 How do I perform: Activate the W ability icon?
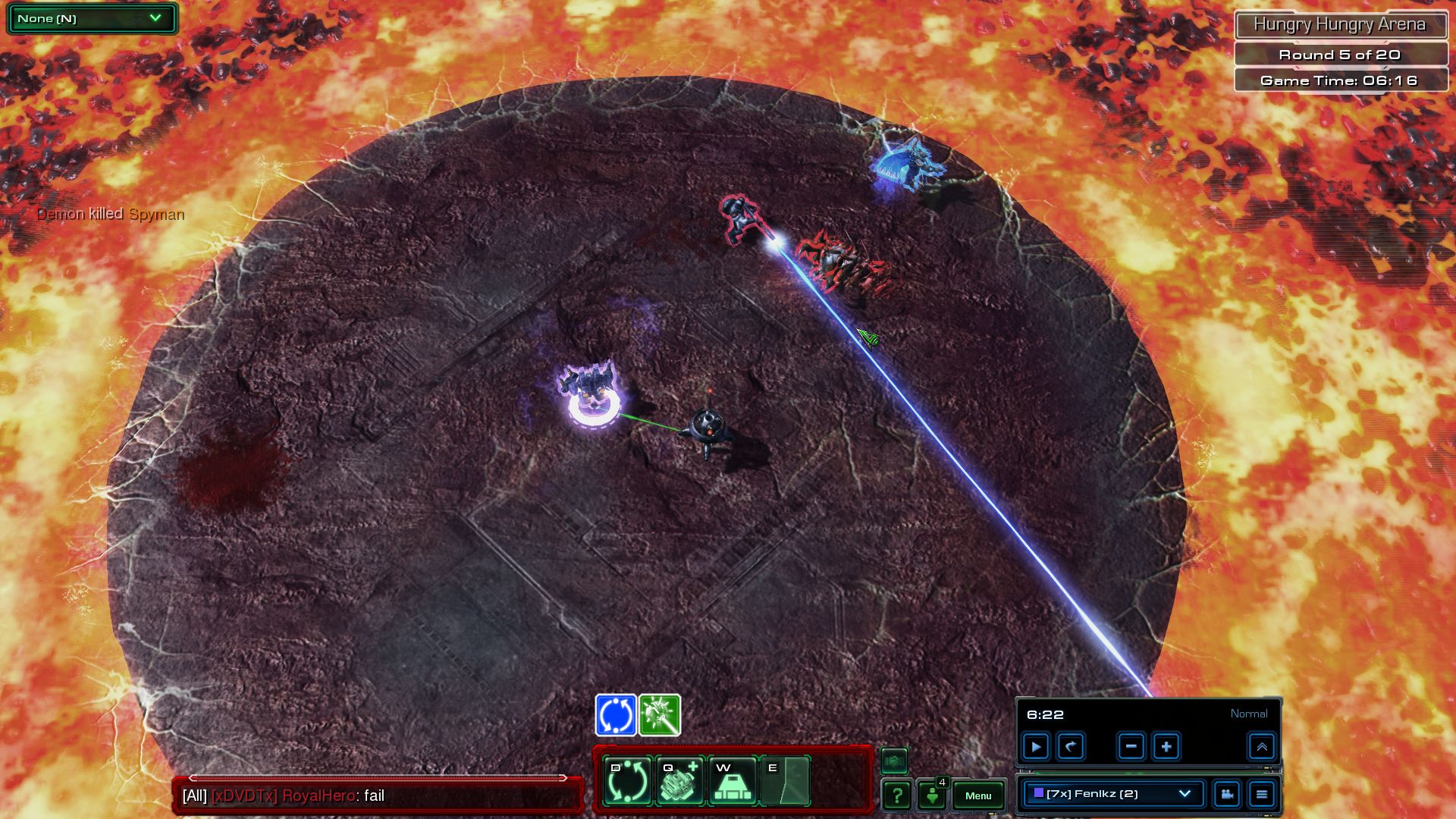(x=733, y=781)
